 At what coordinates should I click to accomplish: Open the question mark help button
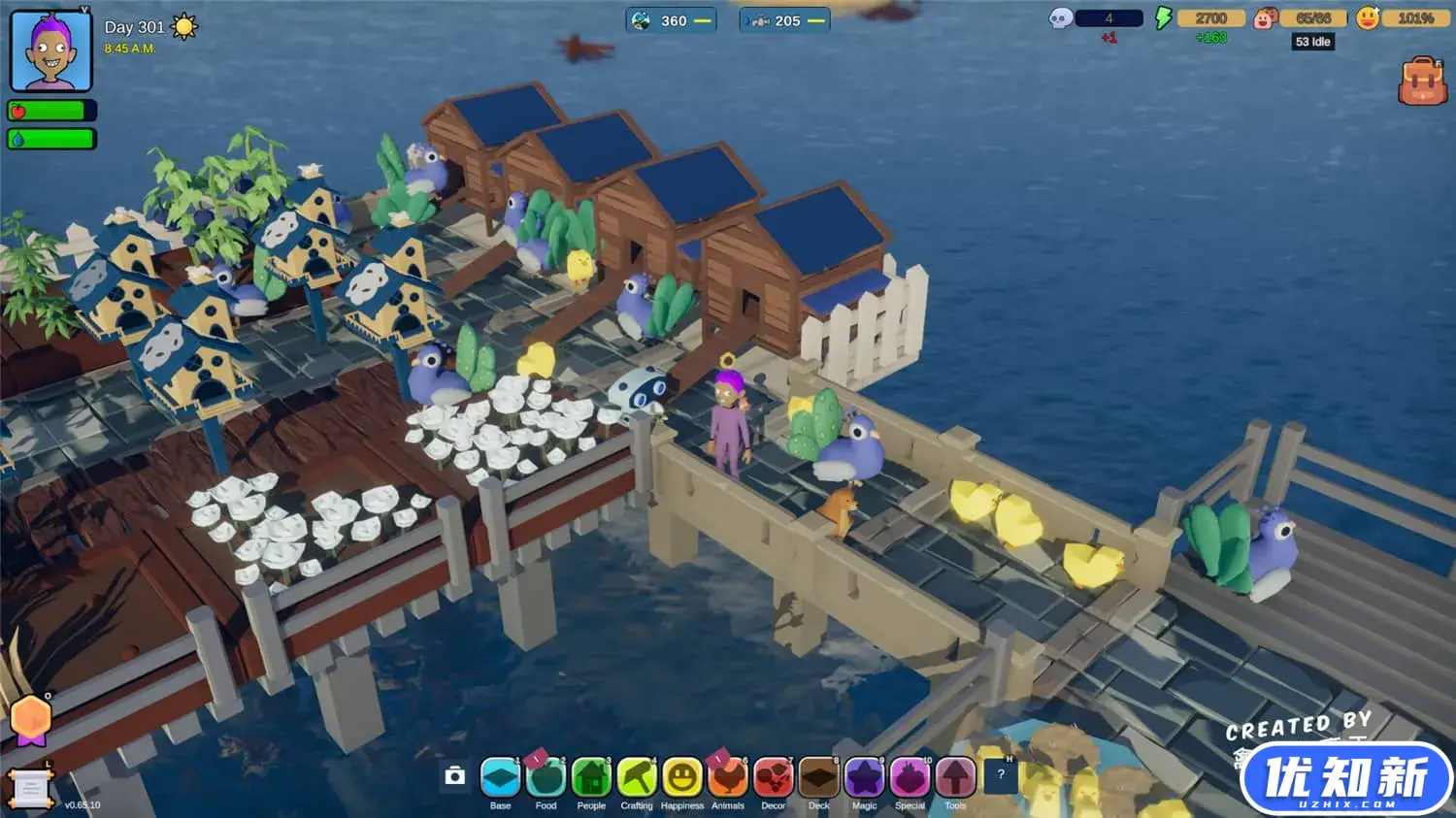pos(1001,774)
